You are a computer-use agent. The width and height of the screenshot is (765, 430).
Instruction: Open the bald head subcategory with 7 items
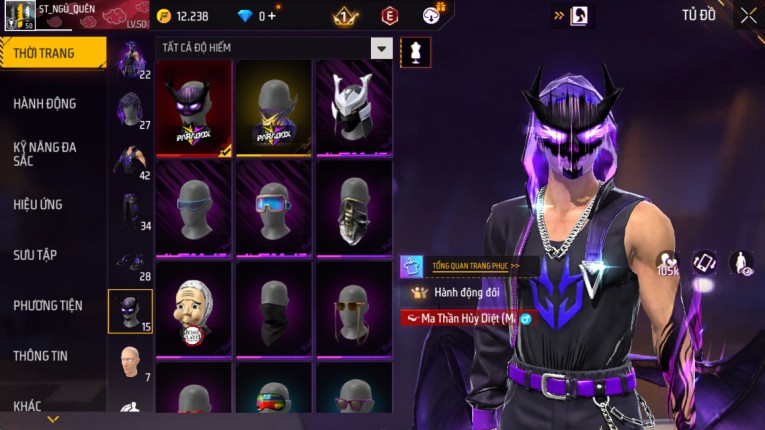(130, 361)
